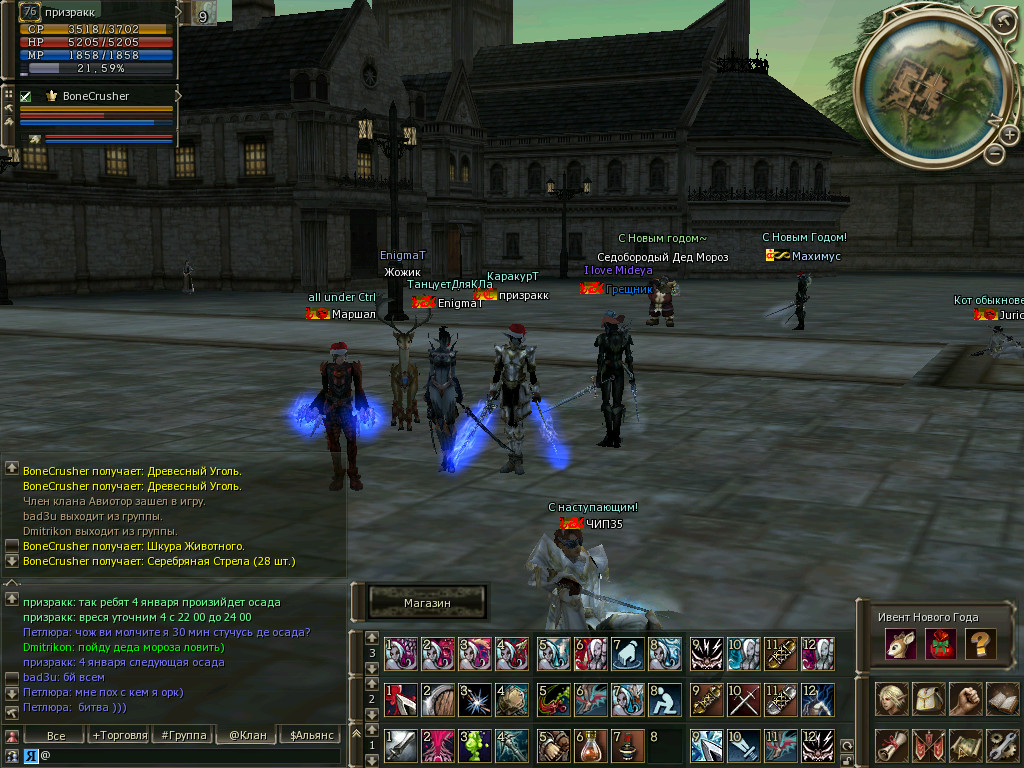Zoom in the minimap with plus button
Viewport: 1024px width, 768px height.
coord(1009,135)
